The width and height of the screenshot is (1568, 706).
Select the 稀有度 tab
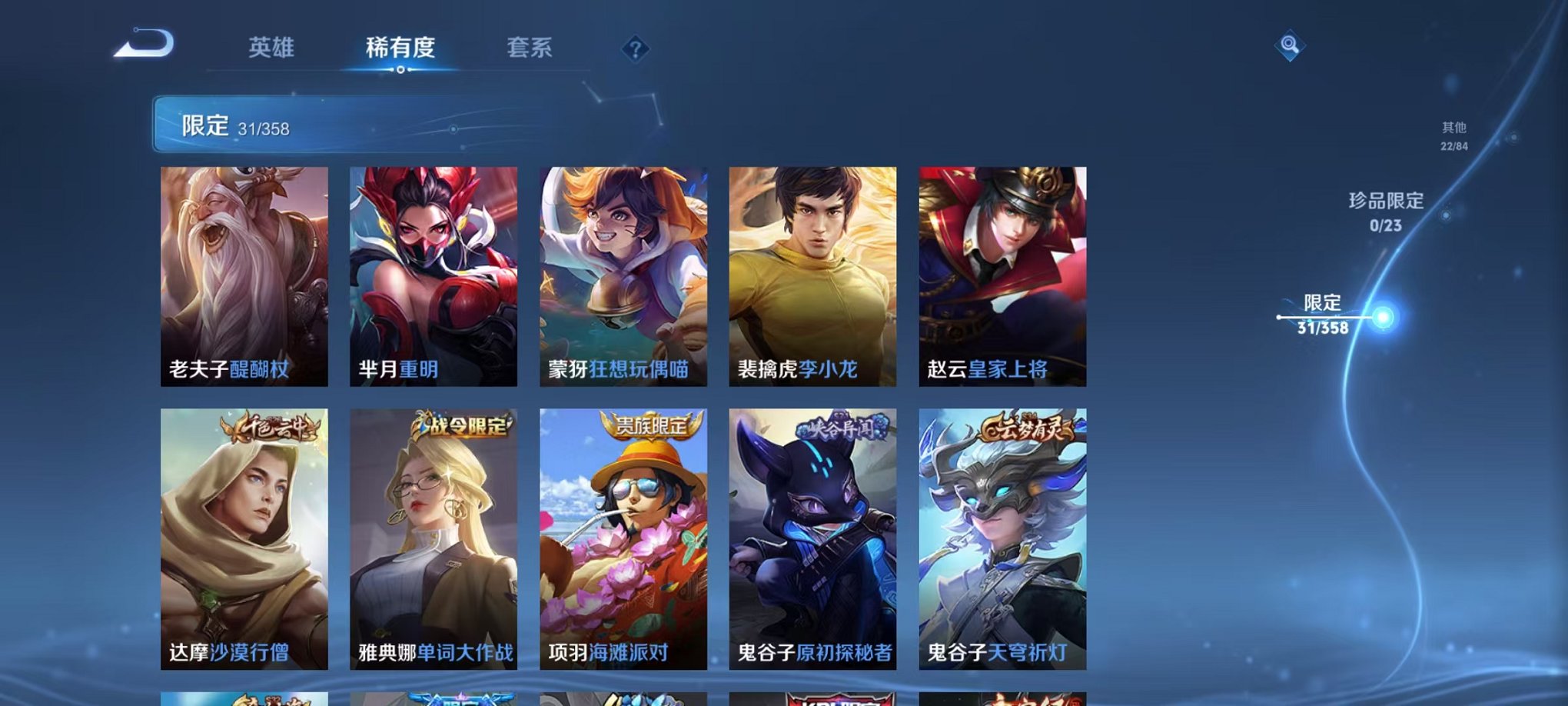point(402,48)
